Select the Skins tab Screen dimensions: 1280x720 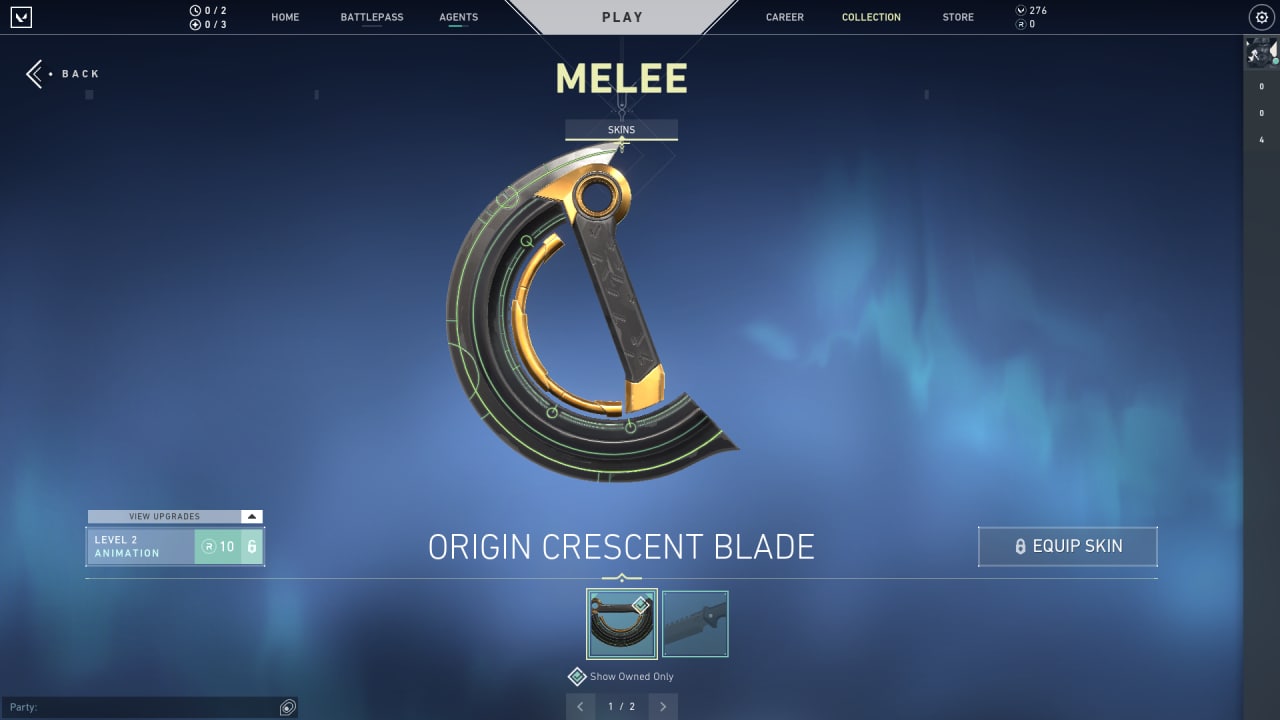[621, 130]
